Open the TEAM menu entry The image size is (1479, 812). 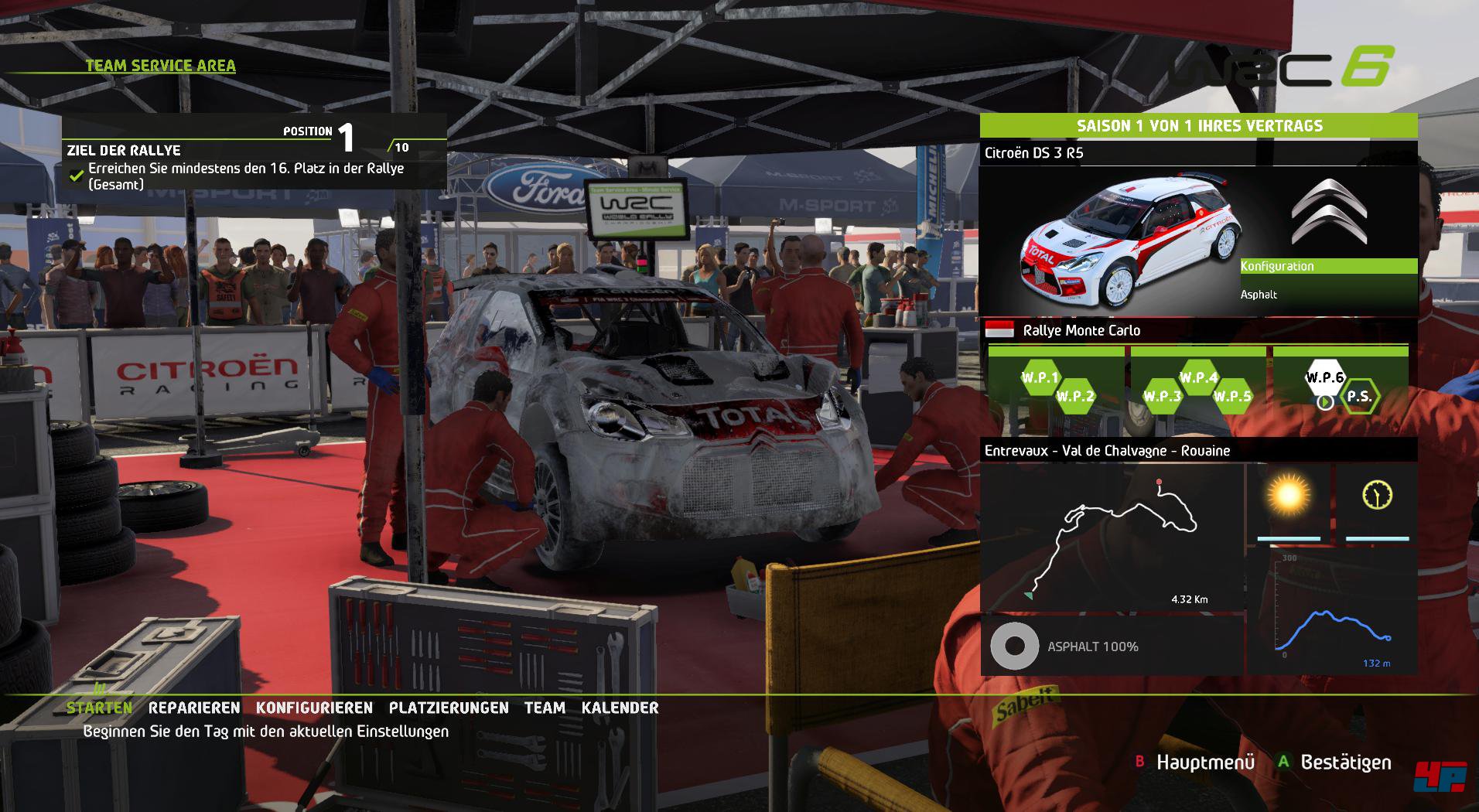545,708
